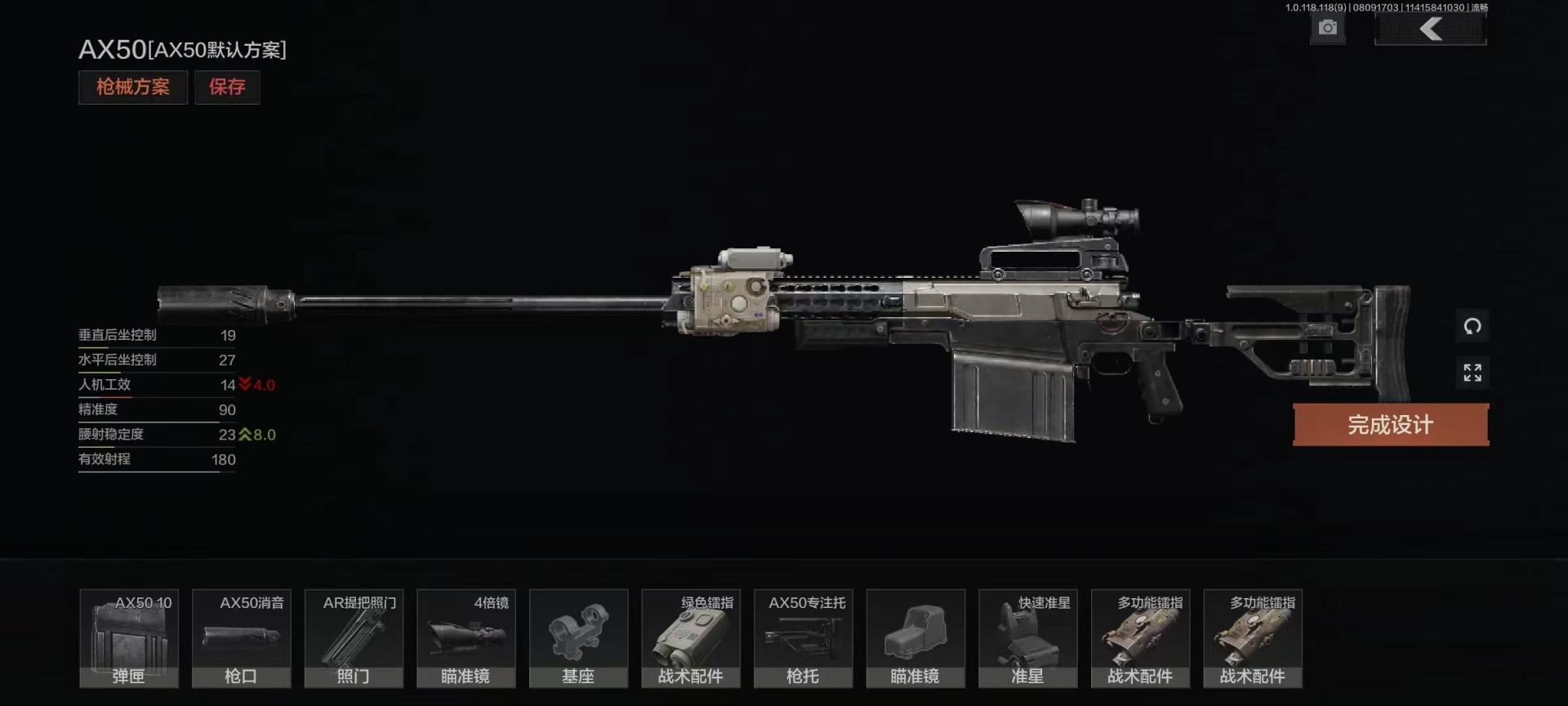Select the 4倍镜 scope slot
This screenshot has height=706, width=1568.
click(x=466, y=639)
